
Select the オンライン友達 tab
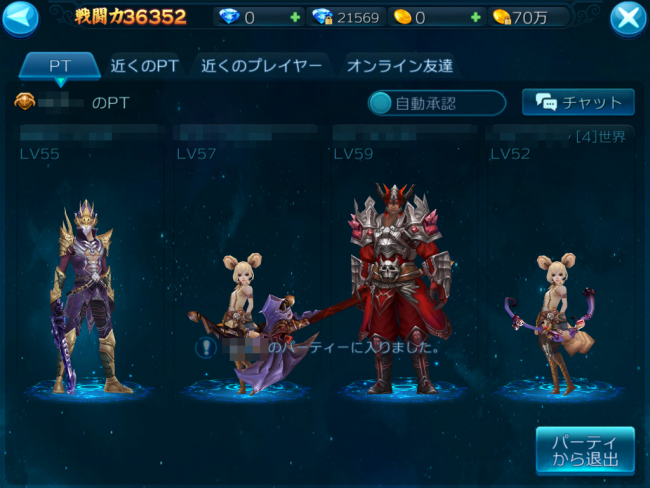coord(399,66)
